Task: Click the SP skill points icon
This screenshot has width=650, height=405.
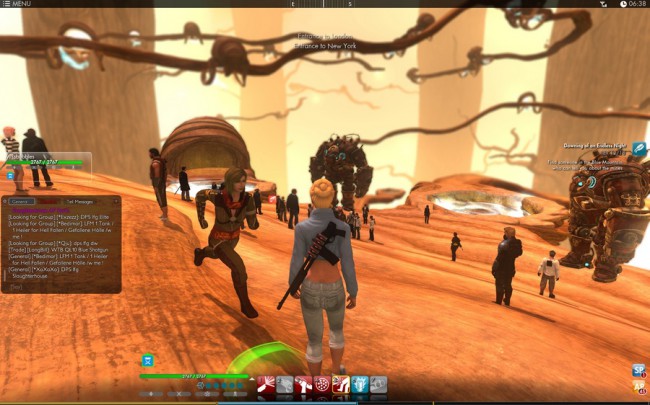Action: [638, 370]
